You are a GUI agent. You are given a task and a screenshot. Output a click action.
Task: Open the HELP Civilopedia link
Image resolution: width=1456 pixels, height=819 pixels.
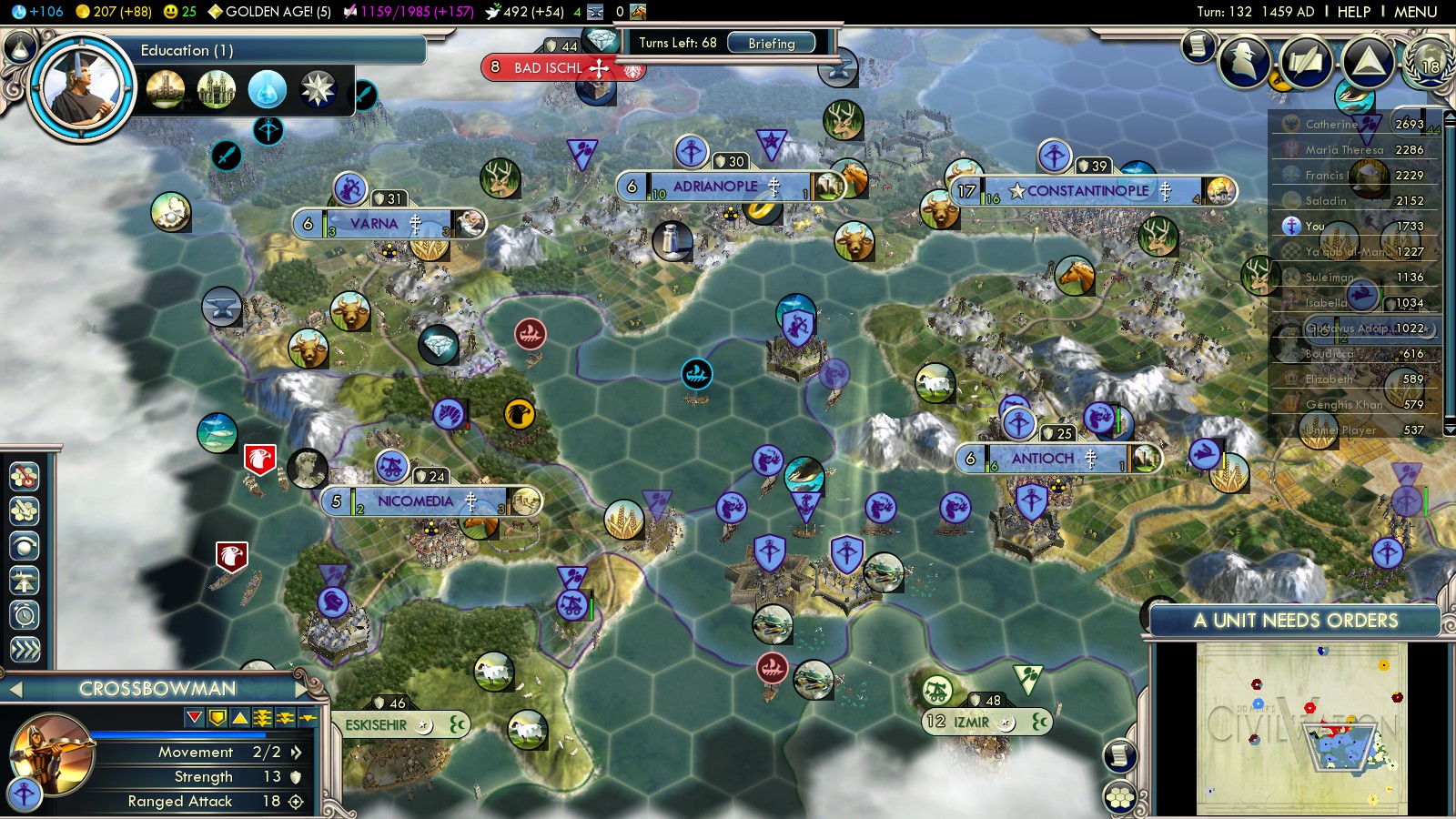tap(1353, 12)
